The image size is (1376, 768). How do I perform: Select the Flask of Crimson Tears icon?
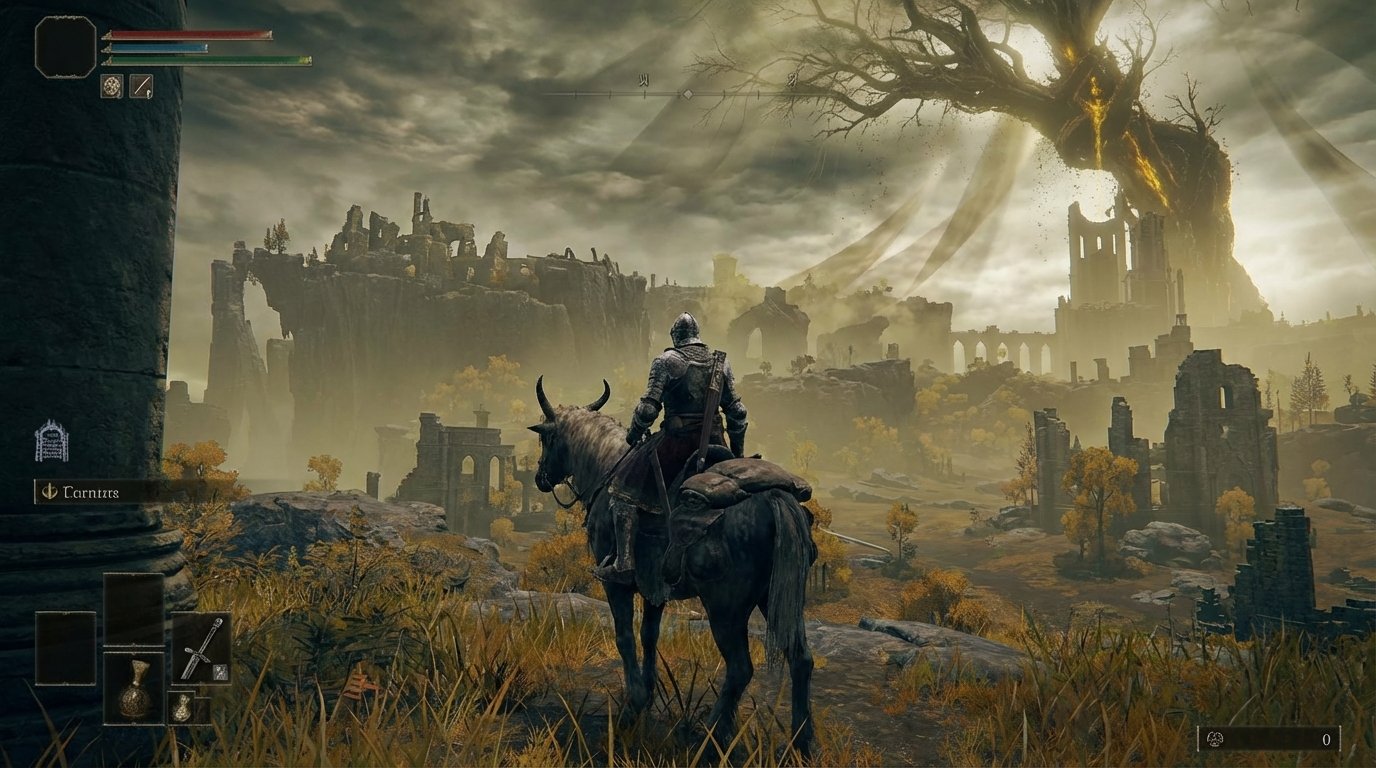click(134, 690)
